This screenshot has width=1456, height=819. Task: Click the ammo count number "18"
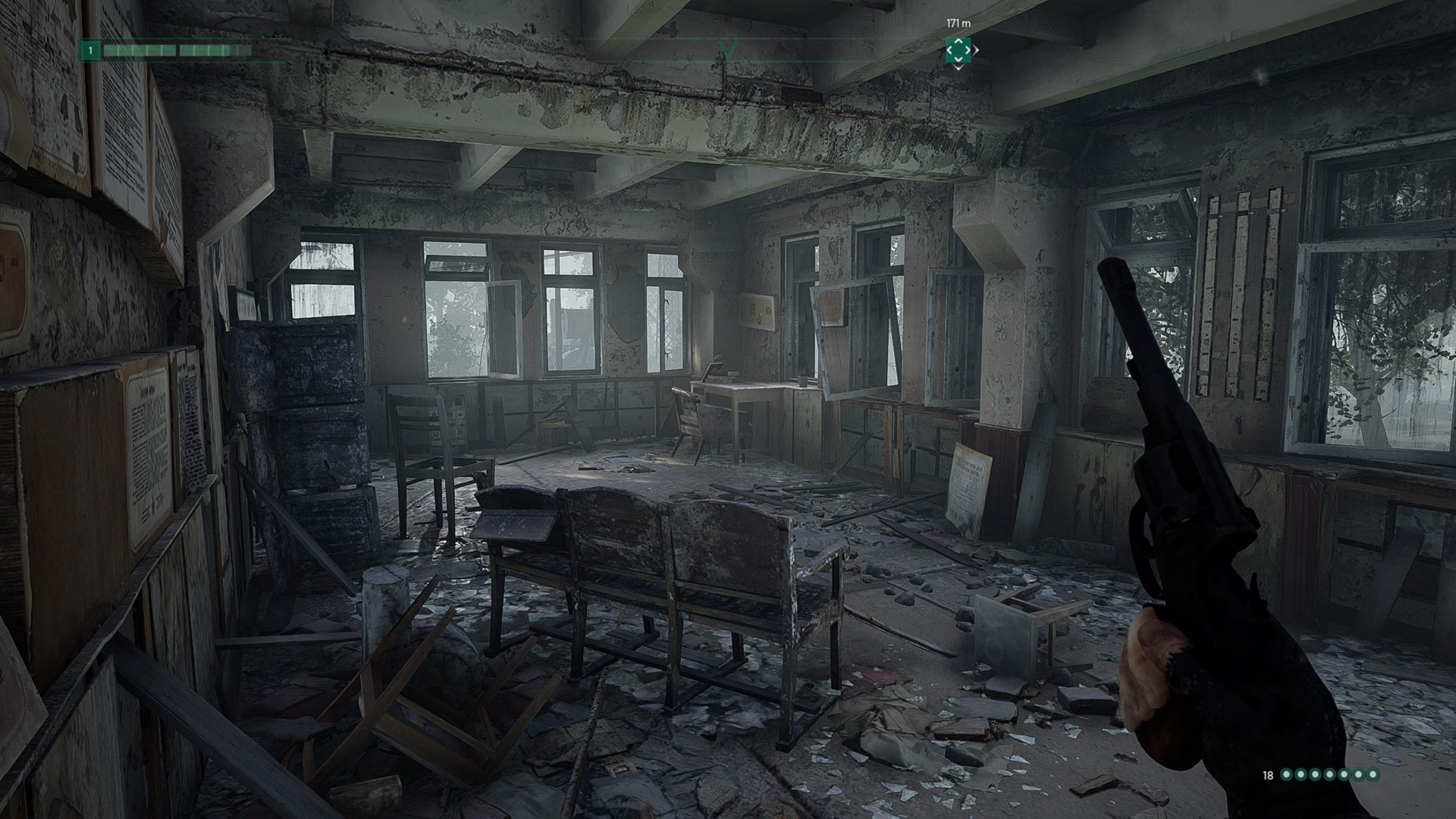1268,775
